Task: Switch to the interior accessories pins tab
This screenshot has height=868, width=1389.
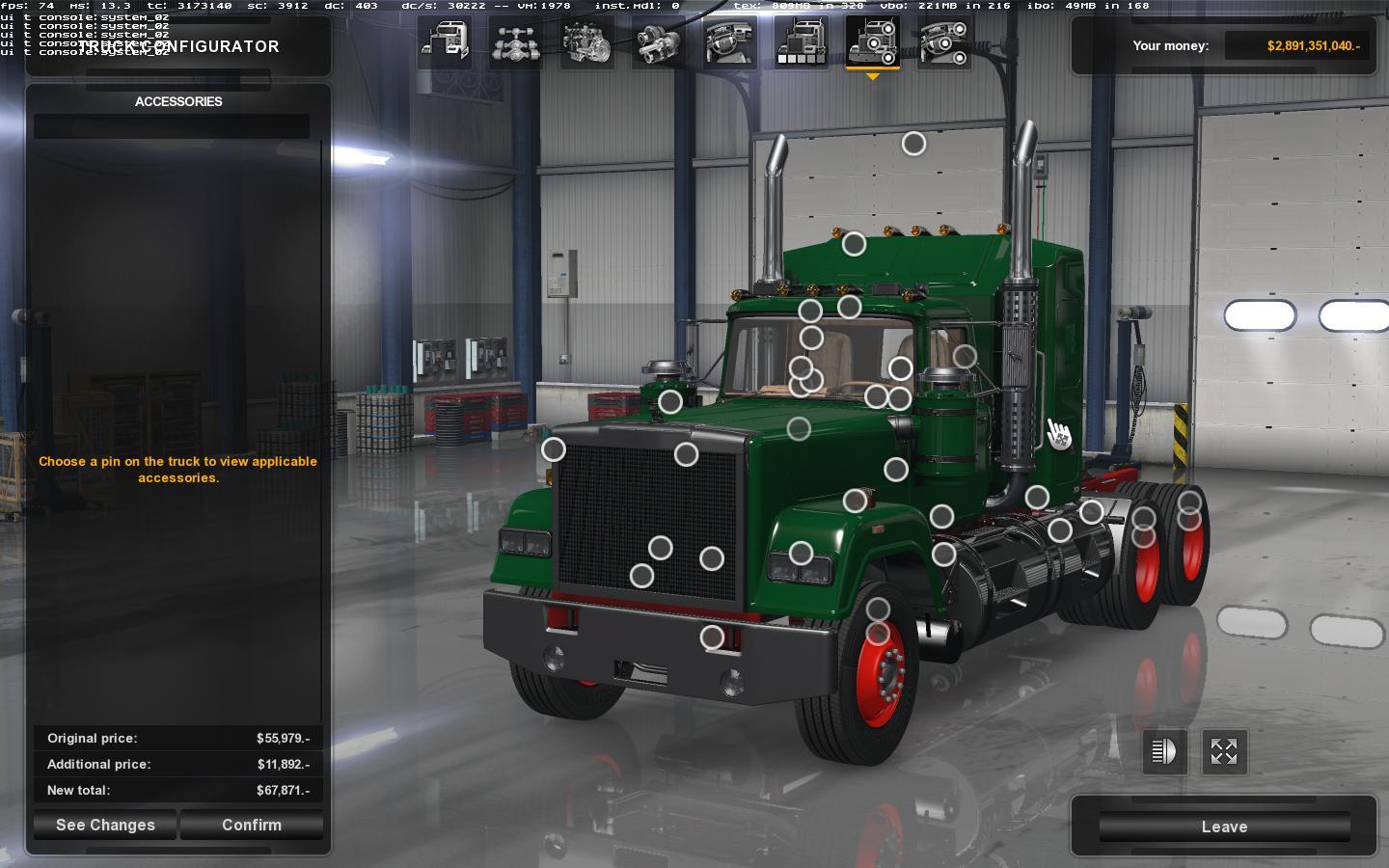Action: coord(944,42)
